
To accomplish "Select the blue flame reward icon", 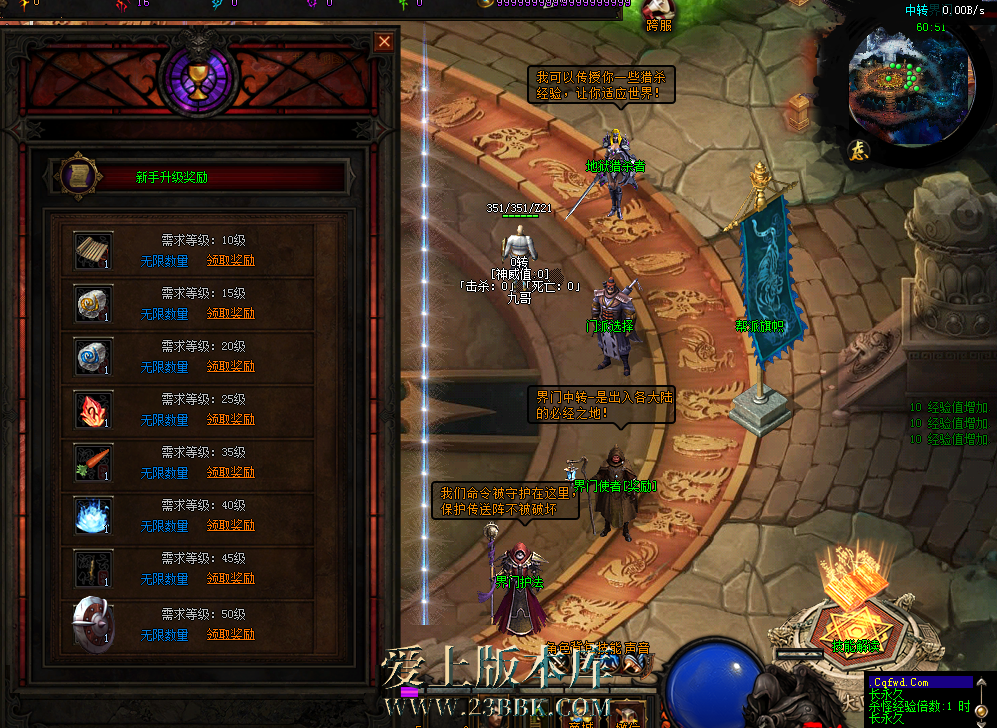I will [x=93, y=516].
